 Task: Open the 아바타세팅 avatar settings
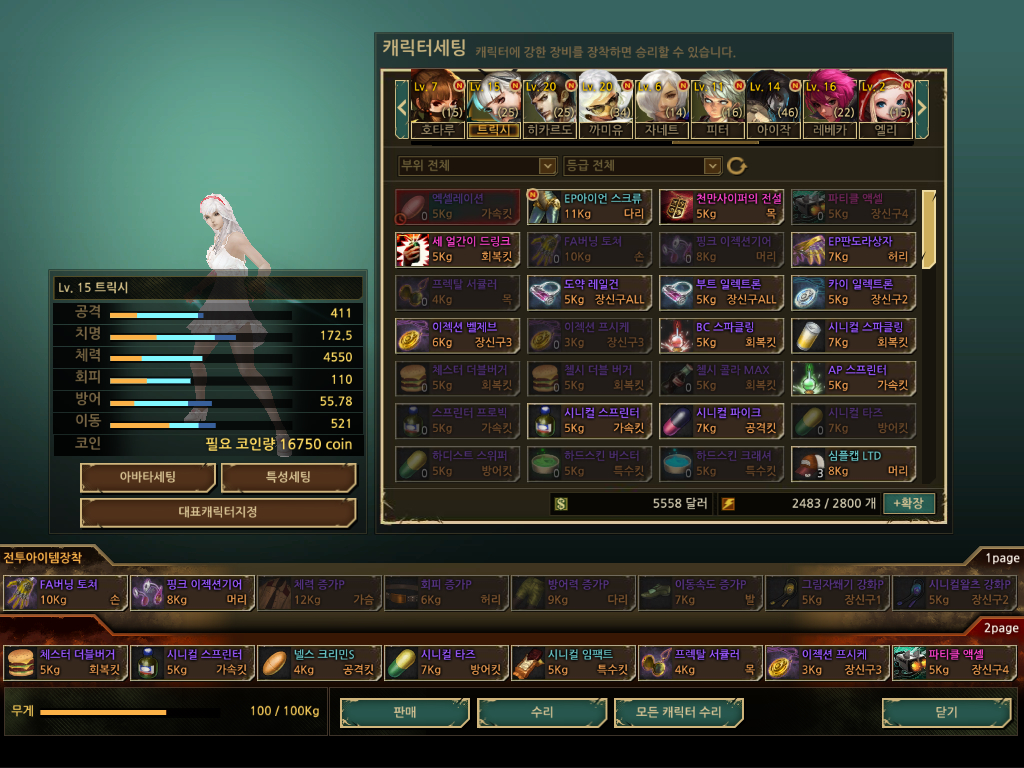[x=148, y=477]
